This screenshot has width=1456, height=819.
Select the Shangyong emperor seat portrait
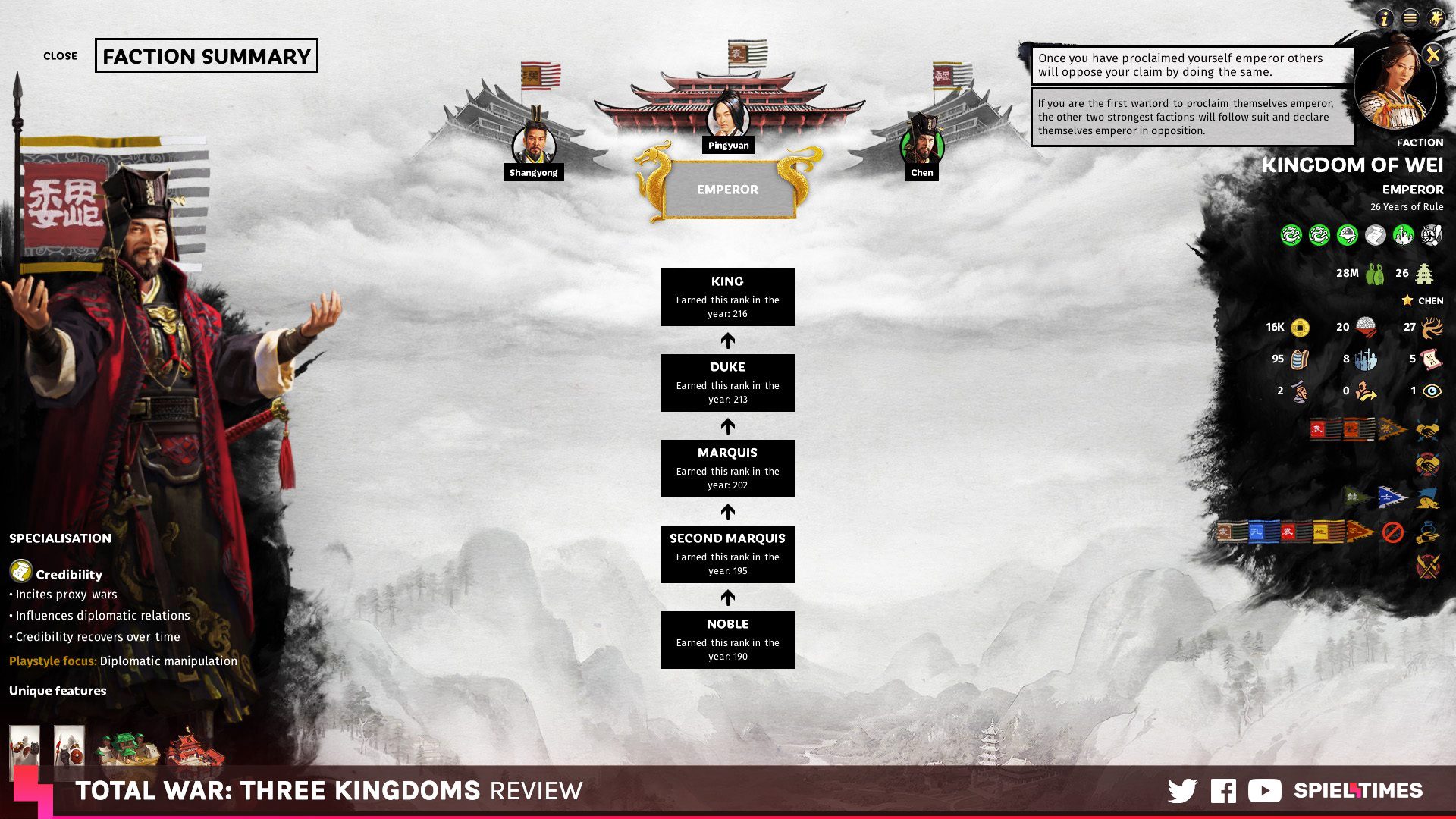pyautogui.click(x=534, y=145)
